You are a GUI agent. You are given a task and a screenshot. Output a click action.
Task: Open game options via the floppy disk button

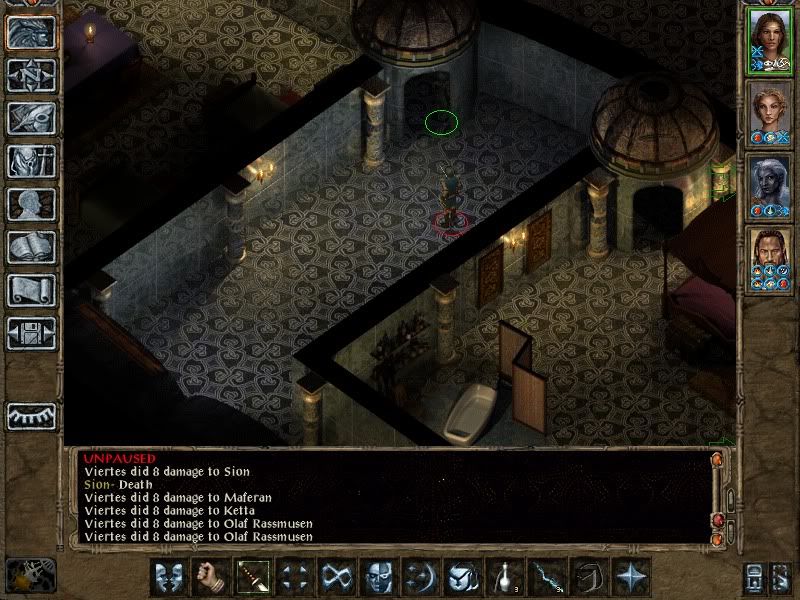click(x=31, y=333)
